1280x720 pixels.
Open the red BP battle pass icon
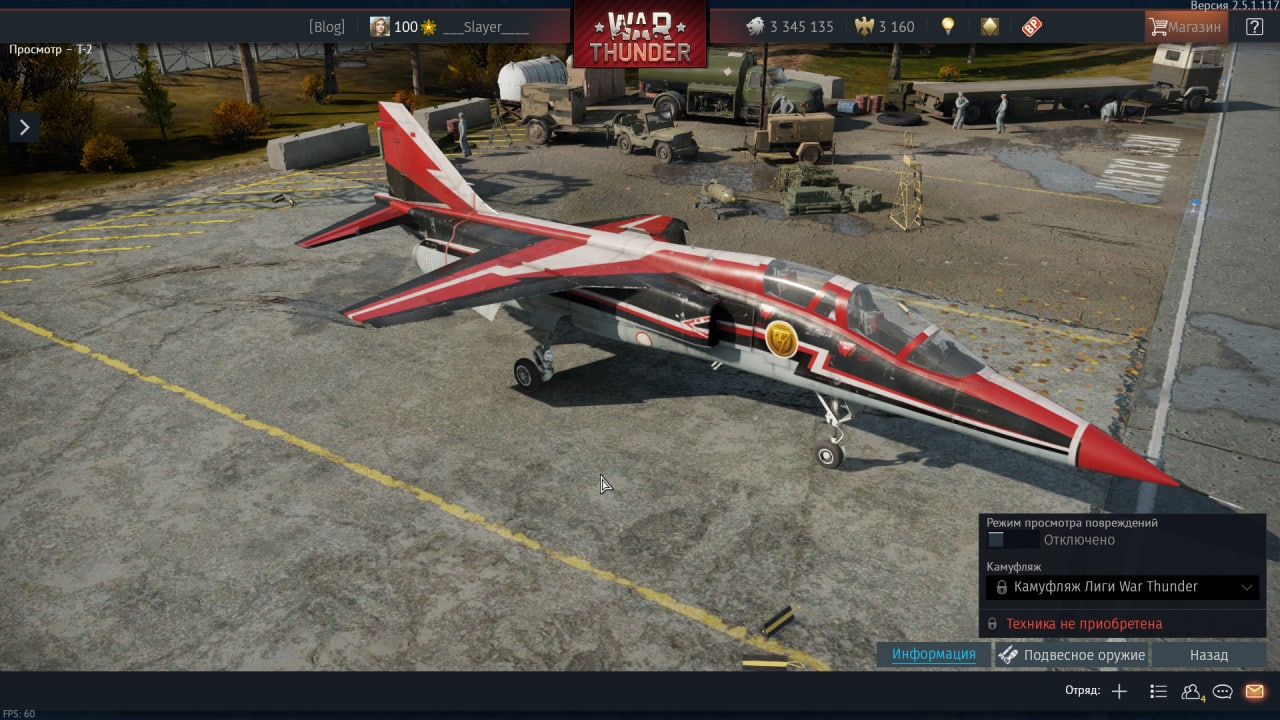[1032, 27]
